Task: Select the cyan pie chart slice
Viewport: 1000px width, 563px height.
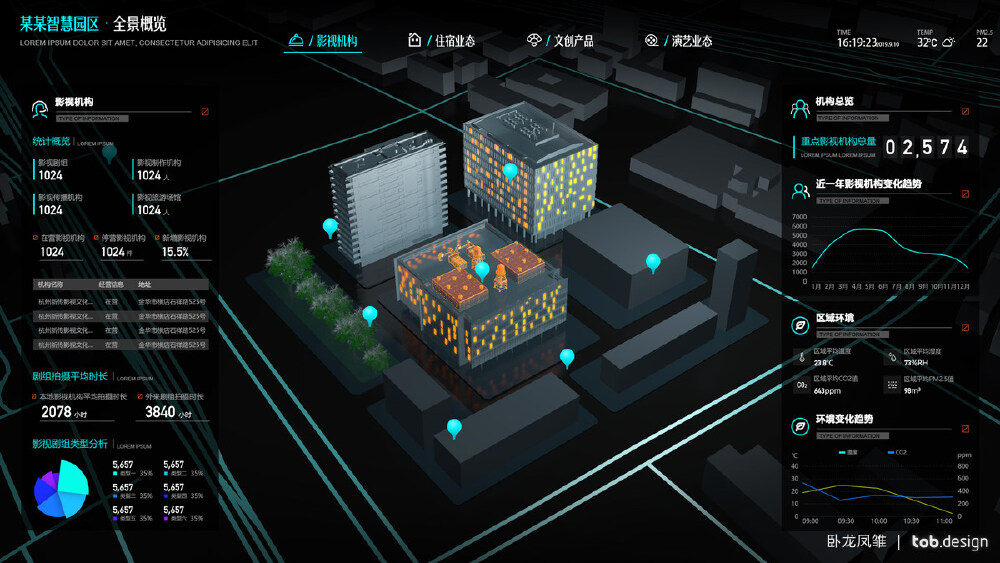Action: pyautogui.click(x=75, y=479)
